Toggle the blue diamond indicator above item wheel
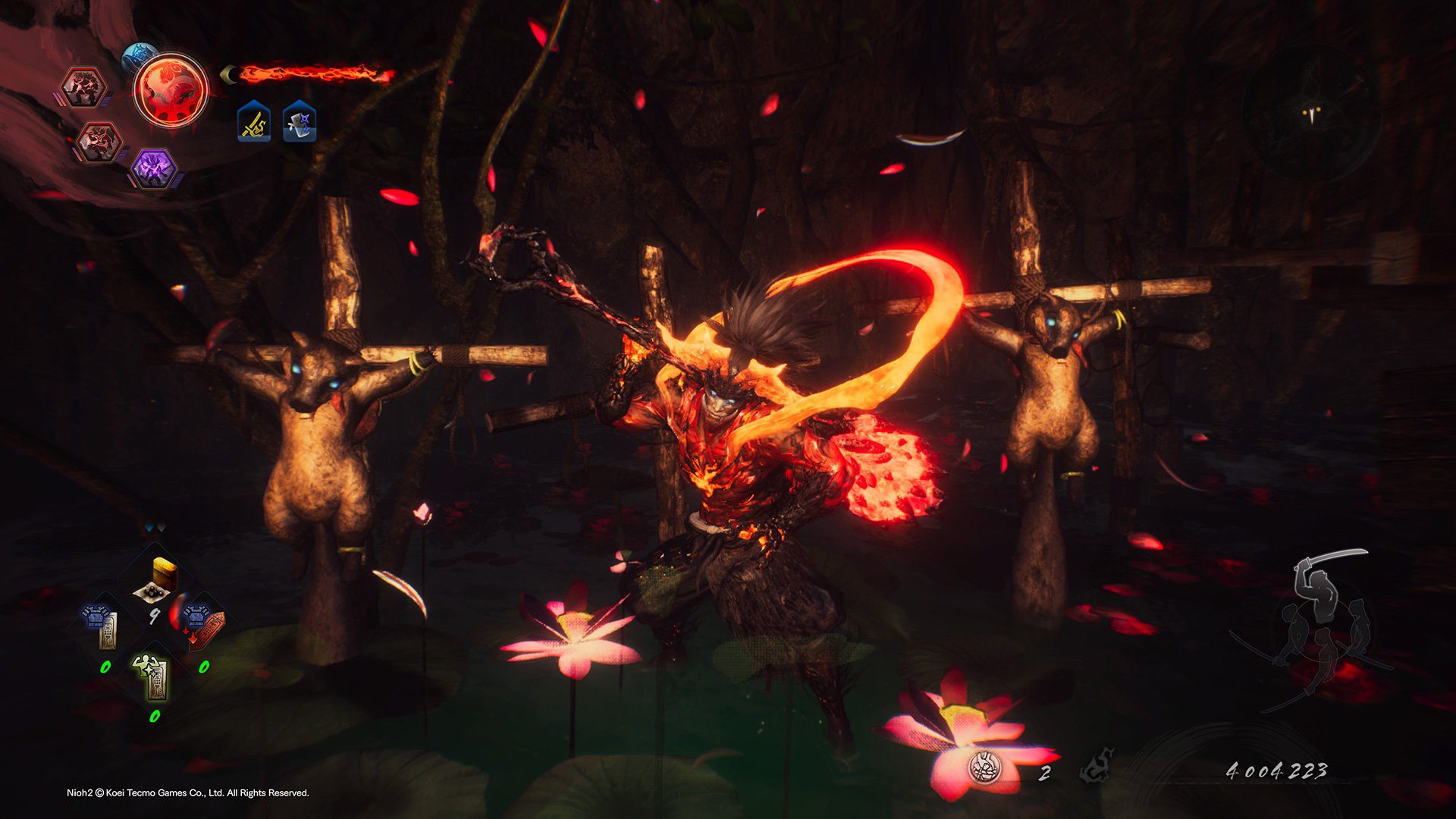The width and height of the screenshot is (1456, 819). 149,526
